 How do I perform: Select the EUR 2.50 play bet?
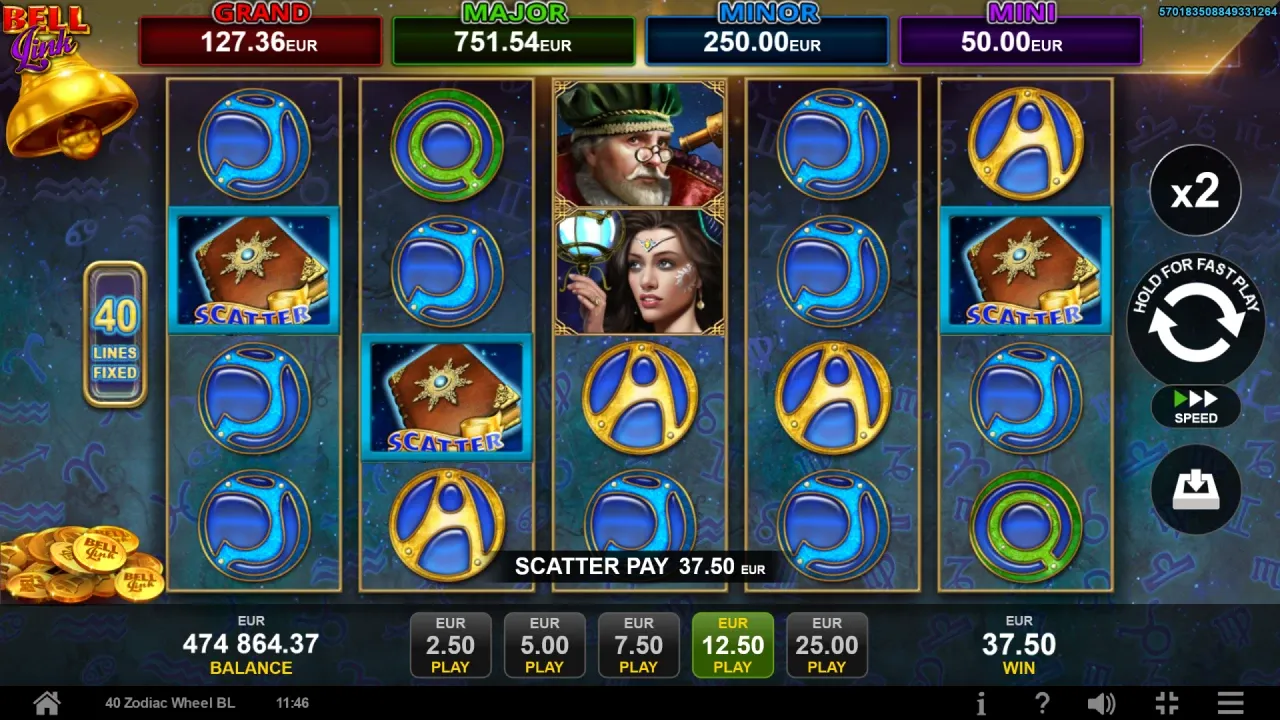click(450, 645)
